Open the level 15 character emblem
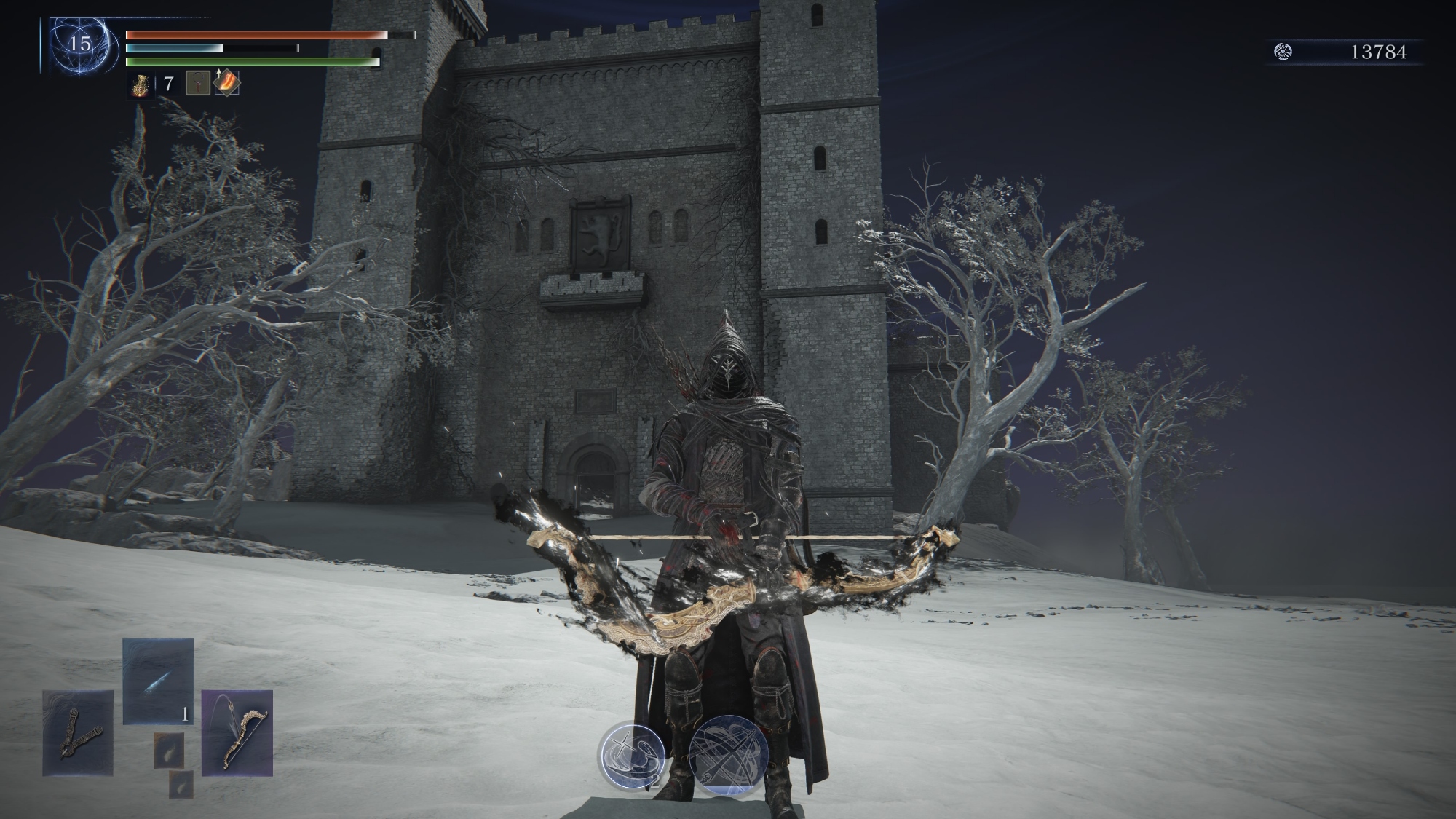 [x=79, y=45]
